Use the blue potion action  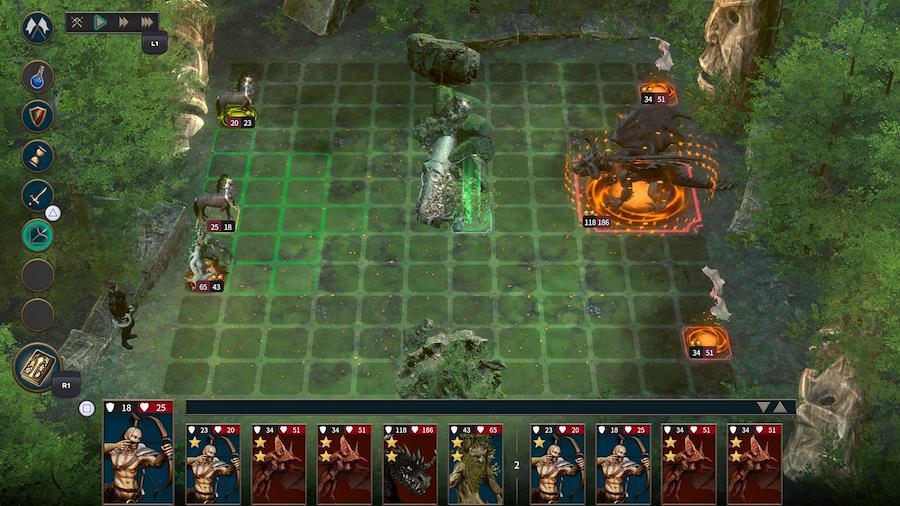click(x=37, y=77)
